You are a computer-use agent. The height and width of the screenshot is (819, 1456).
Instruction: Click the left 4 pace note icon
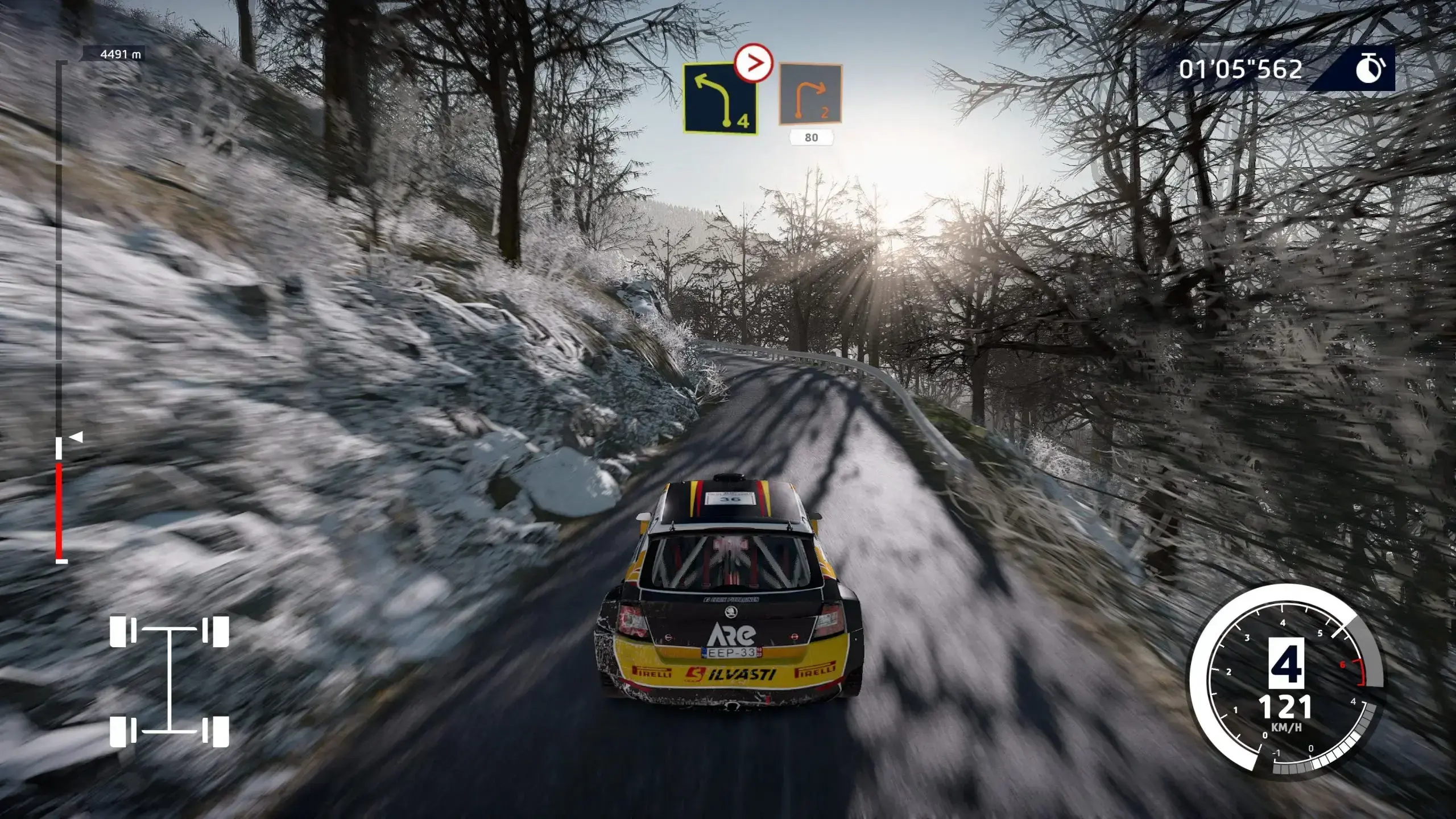(x=720, y=99)
